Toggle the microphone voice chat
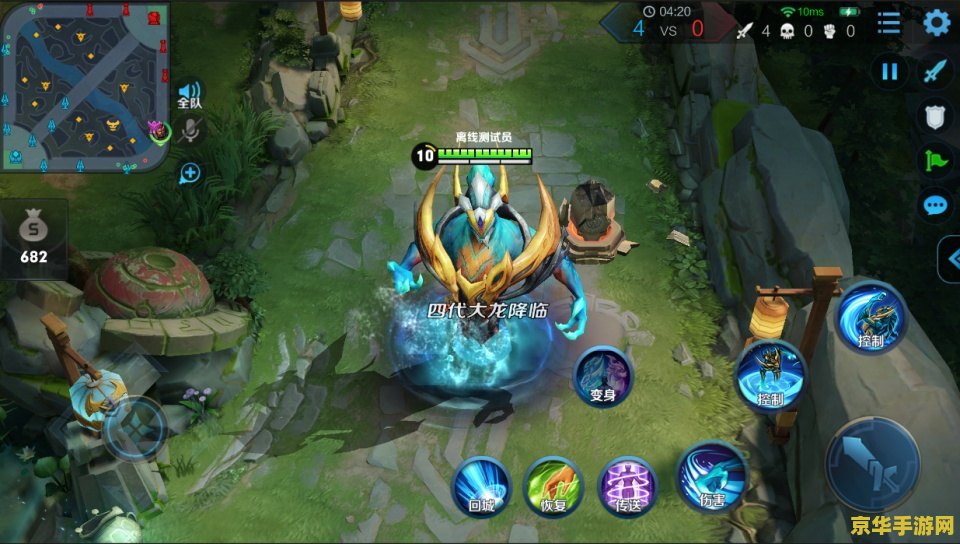This screenshot has height=544, width=960. (x=190, y=131)
